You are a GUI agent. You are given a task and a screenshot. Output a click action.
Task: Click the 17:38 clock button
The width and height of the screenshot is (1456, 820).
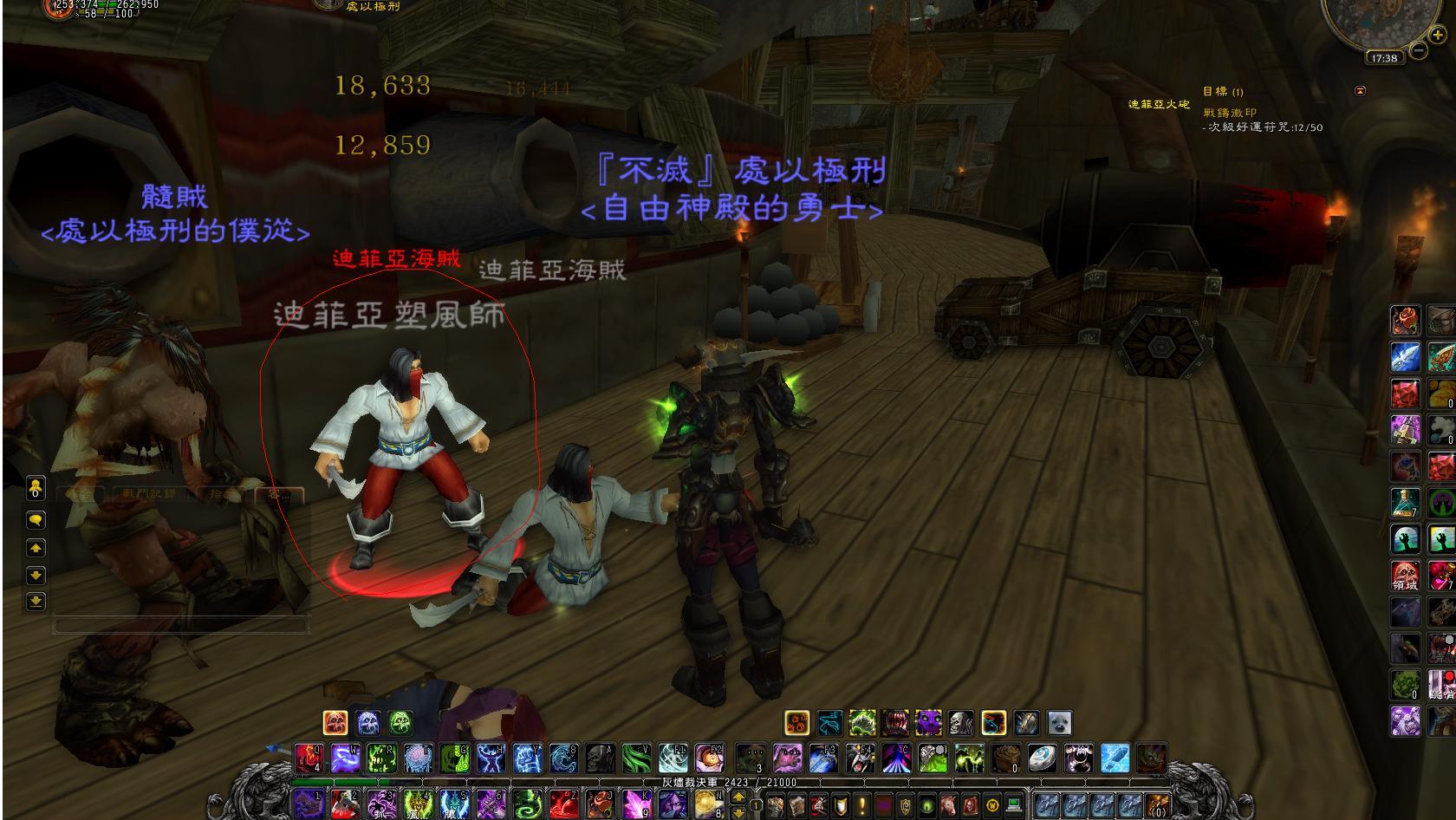tap(1384, 58)
